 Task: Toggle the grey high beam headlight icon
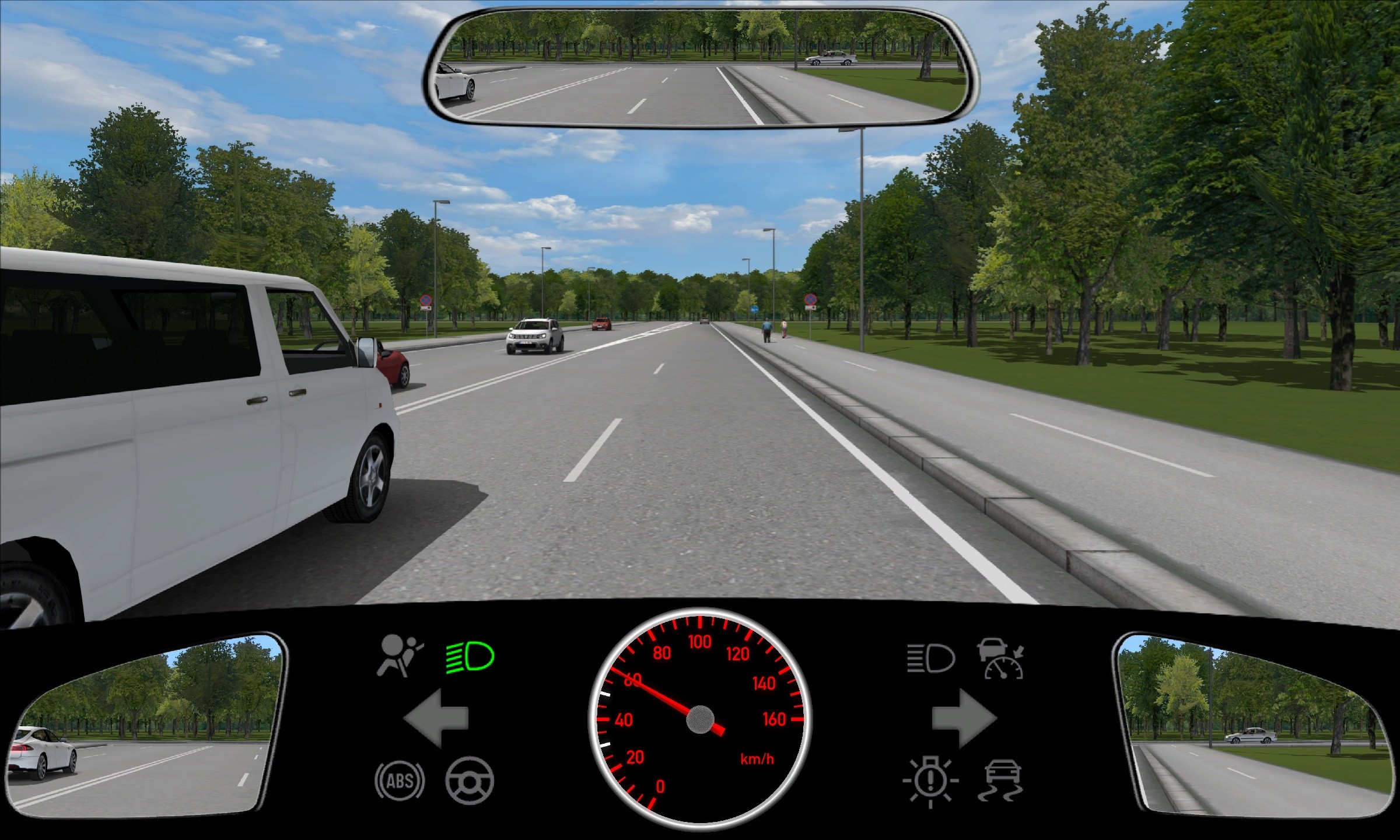click(930, 659)
